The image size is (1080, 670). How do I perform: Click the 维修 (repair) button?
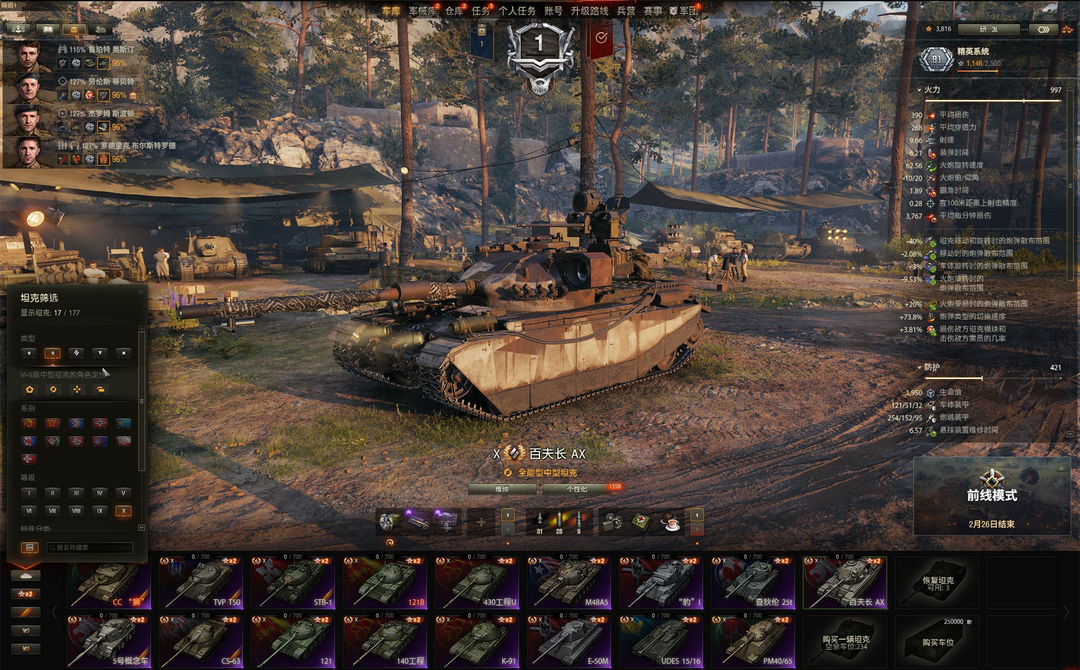(x=502, y=489)
